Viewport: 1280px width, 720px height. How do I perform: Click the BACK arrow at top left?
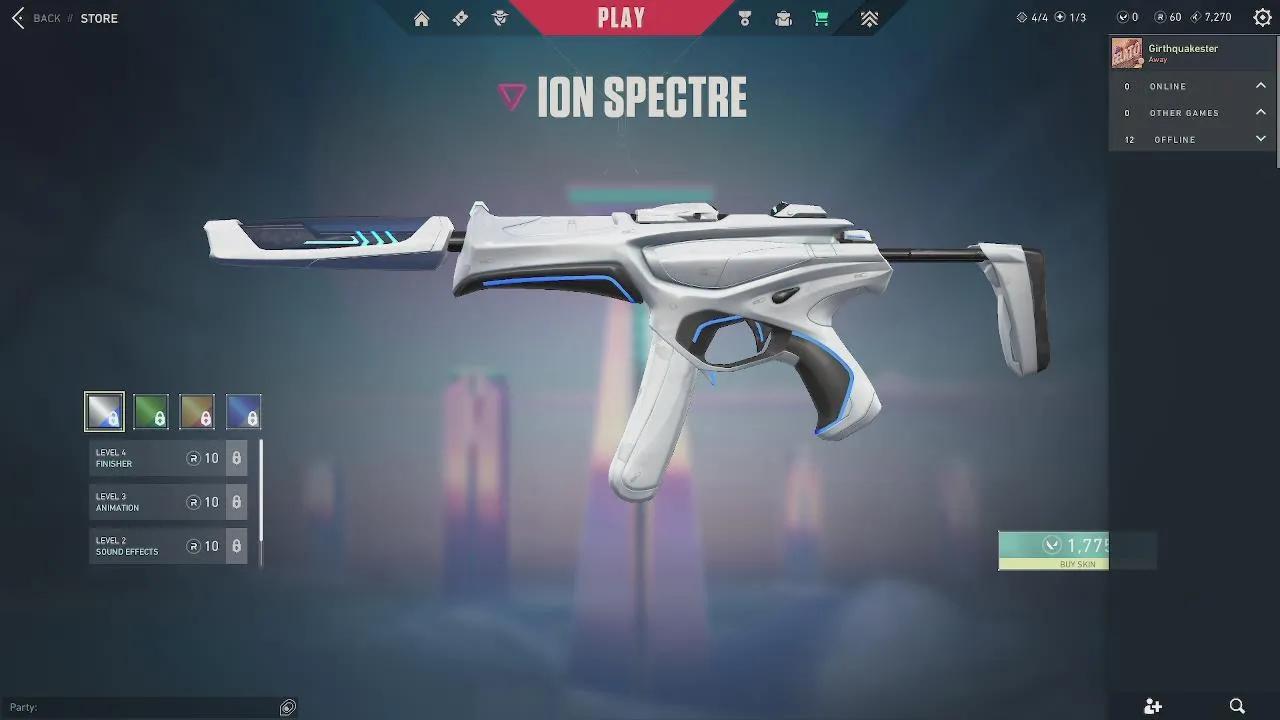[16, 17]
